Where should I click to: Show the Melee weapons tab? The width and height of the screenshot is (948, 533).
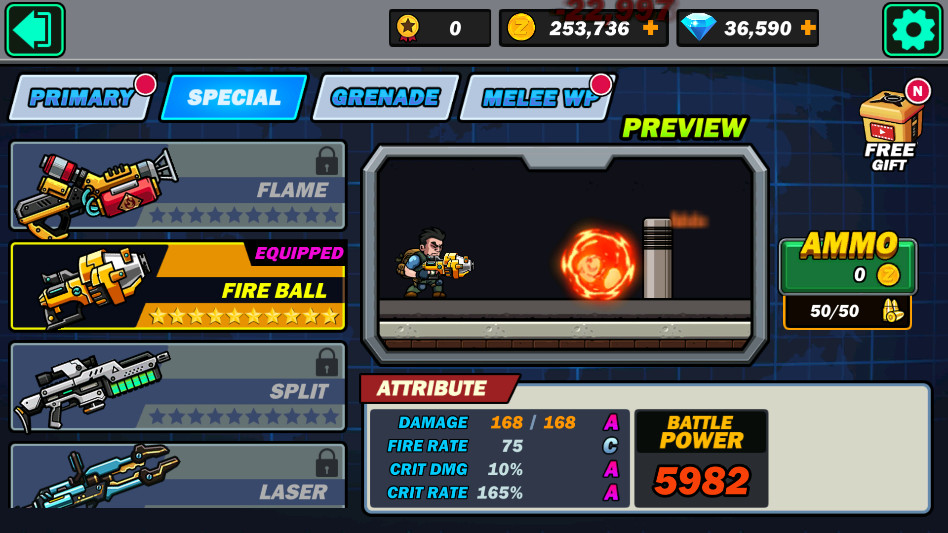[536, 98]
